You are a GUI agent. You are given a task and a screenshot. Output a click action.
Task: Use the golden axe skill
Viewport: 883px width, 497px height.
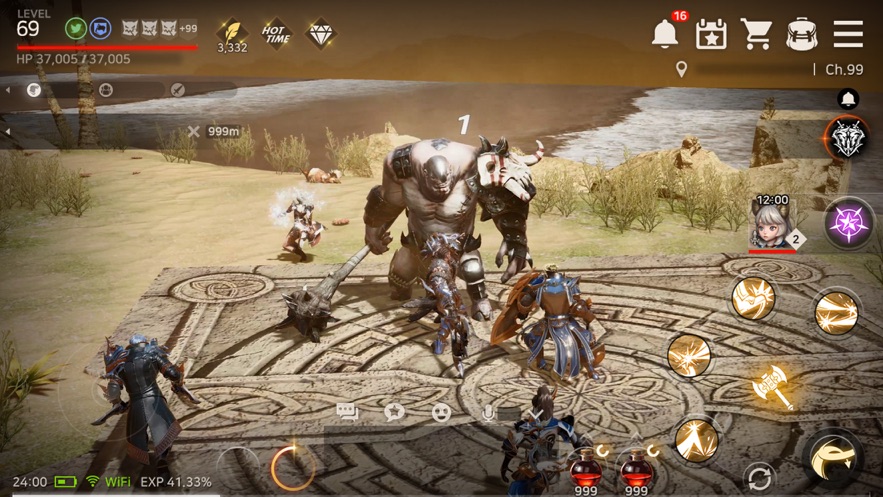(773, 385)
